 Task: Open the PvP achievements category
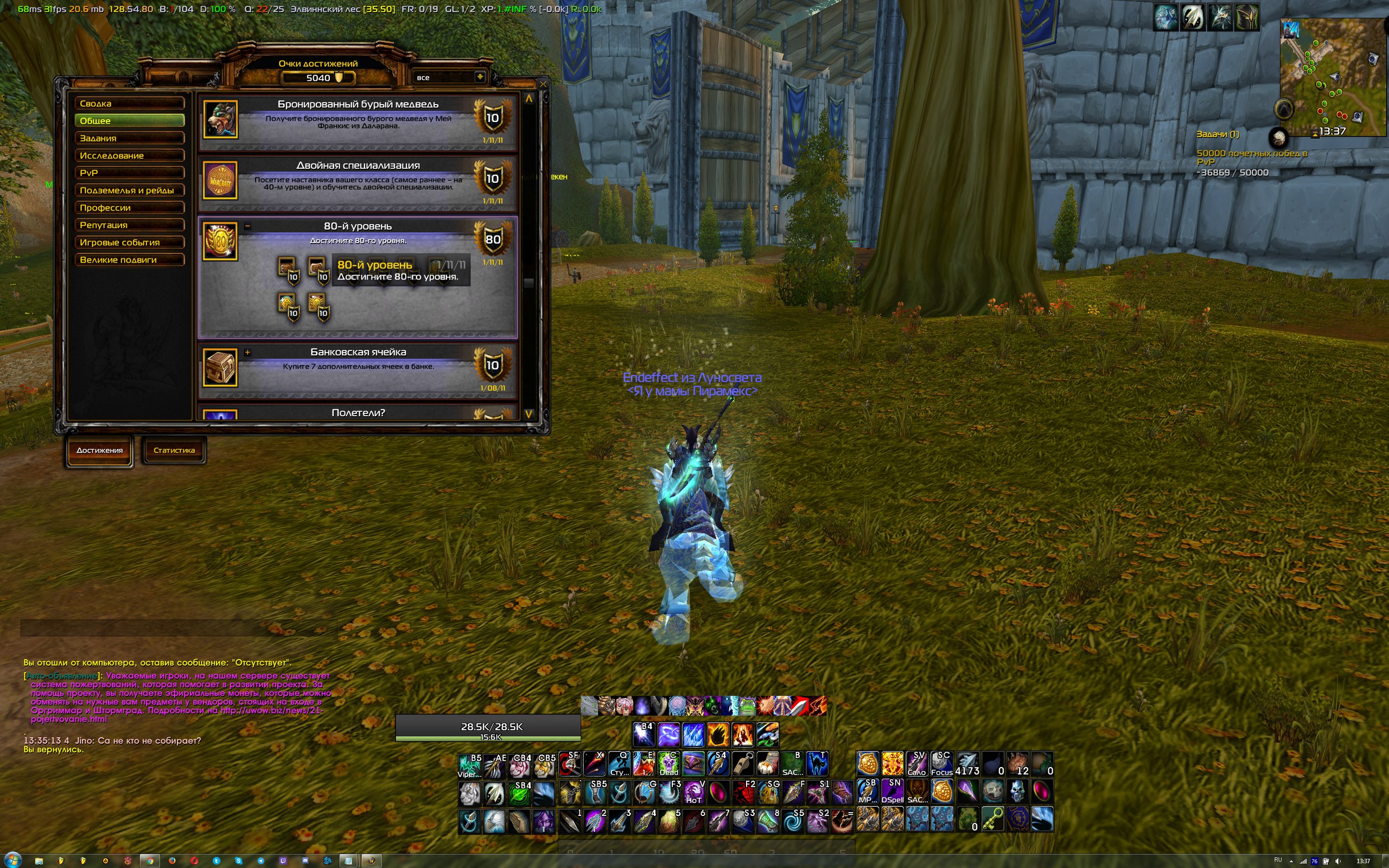pos(129,173)
